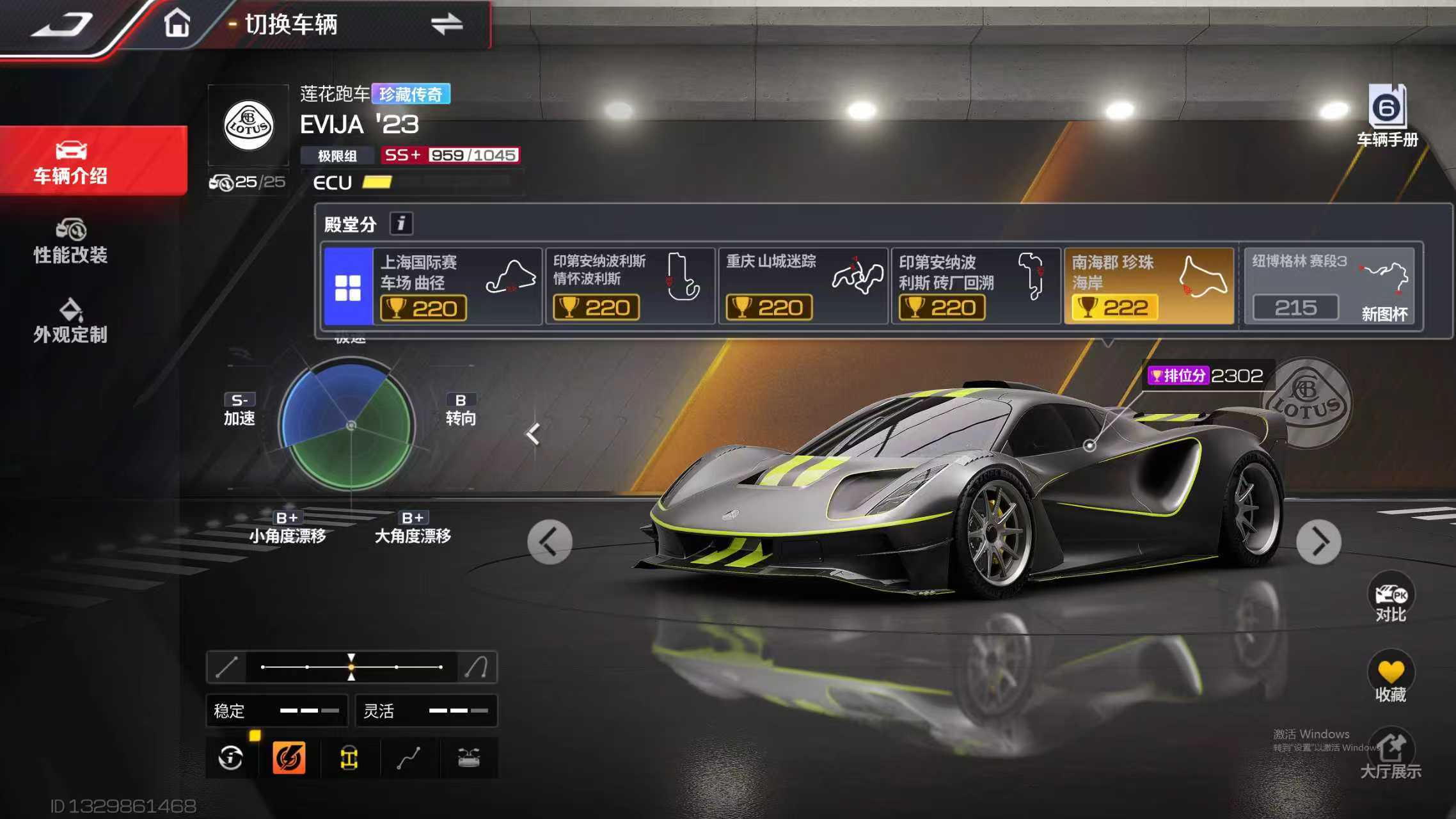
Task: Open the 外观定制 customization tab
Action: click(71, 321)
